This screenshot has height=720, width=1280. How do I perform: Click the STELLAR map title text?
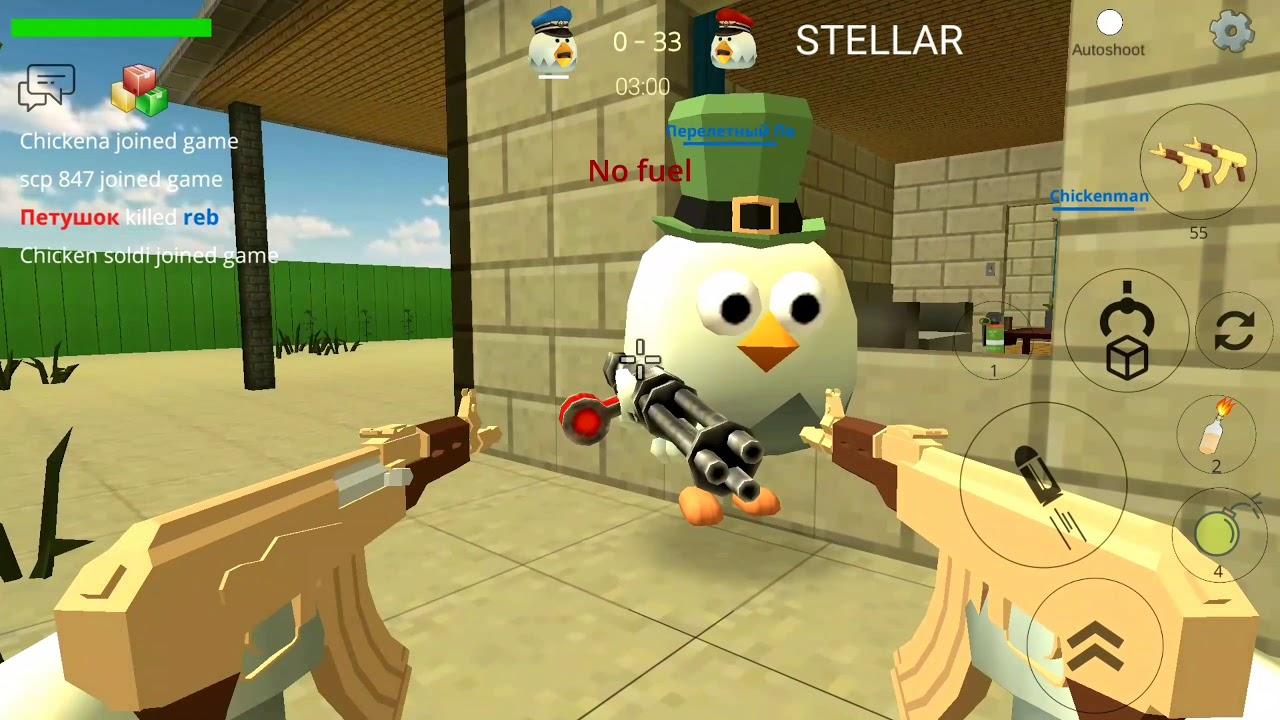click(879, 40)
